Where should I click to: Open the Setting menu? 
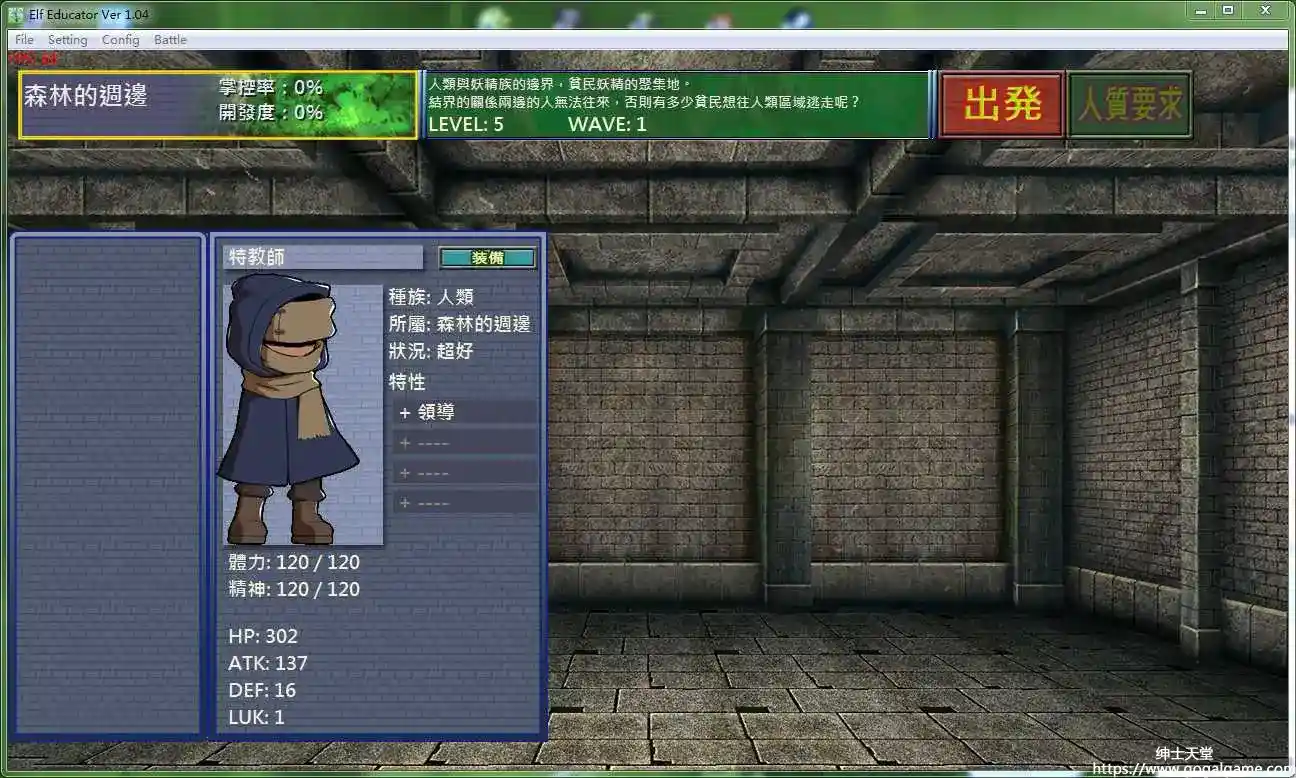pos(68,39)
